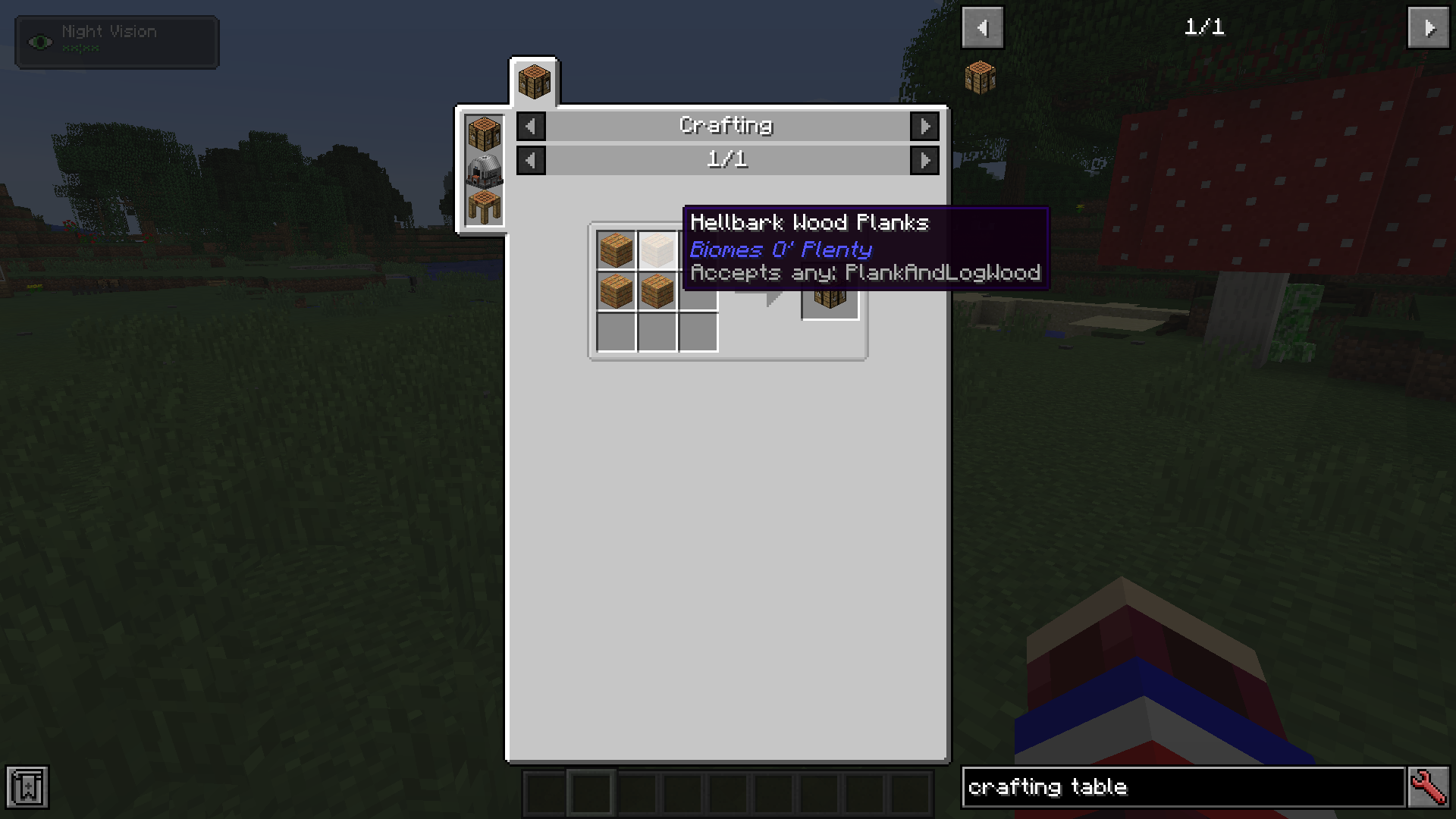Click the previous arrow next to the top-right 1/1 counter
This screenshot has height=819, width=1456.
982,27
